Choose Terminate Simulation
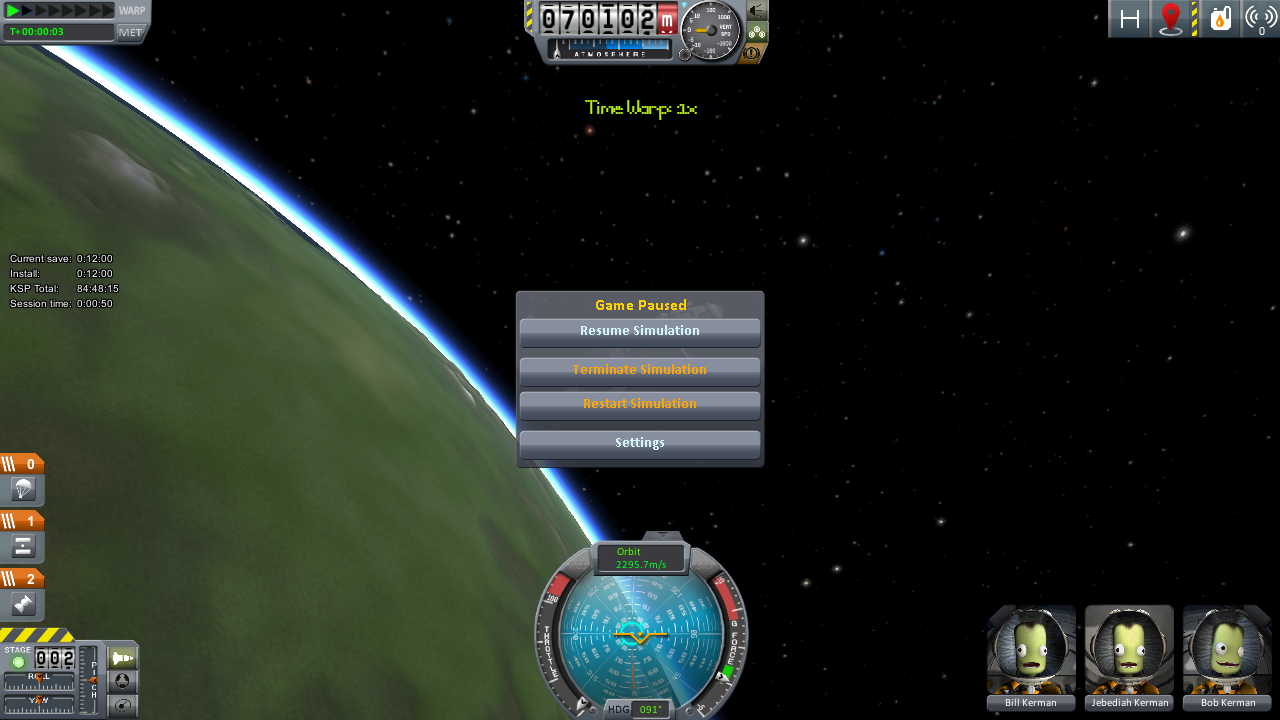 640,370
